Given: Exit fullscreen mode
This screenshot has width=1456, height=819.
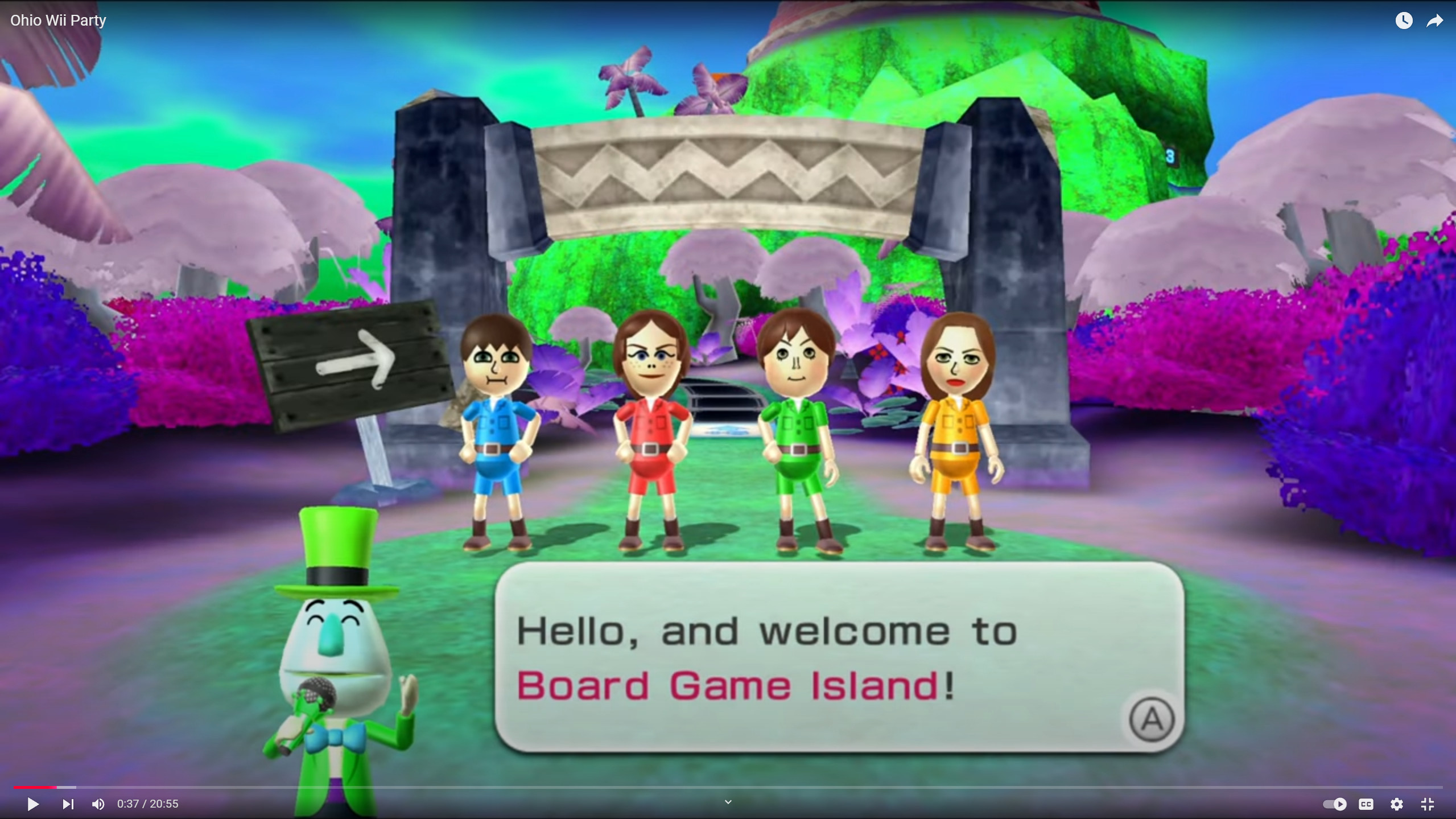Looking at the screenshot, I should tap(1428, 804).
